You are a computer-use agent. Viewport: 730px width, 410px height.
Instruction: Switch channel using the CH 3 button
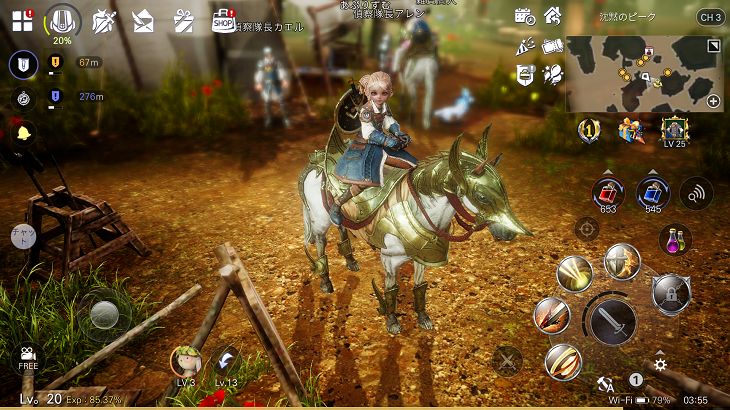710,17
